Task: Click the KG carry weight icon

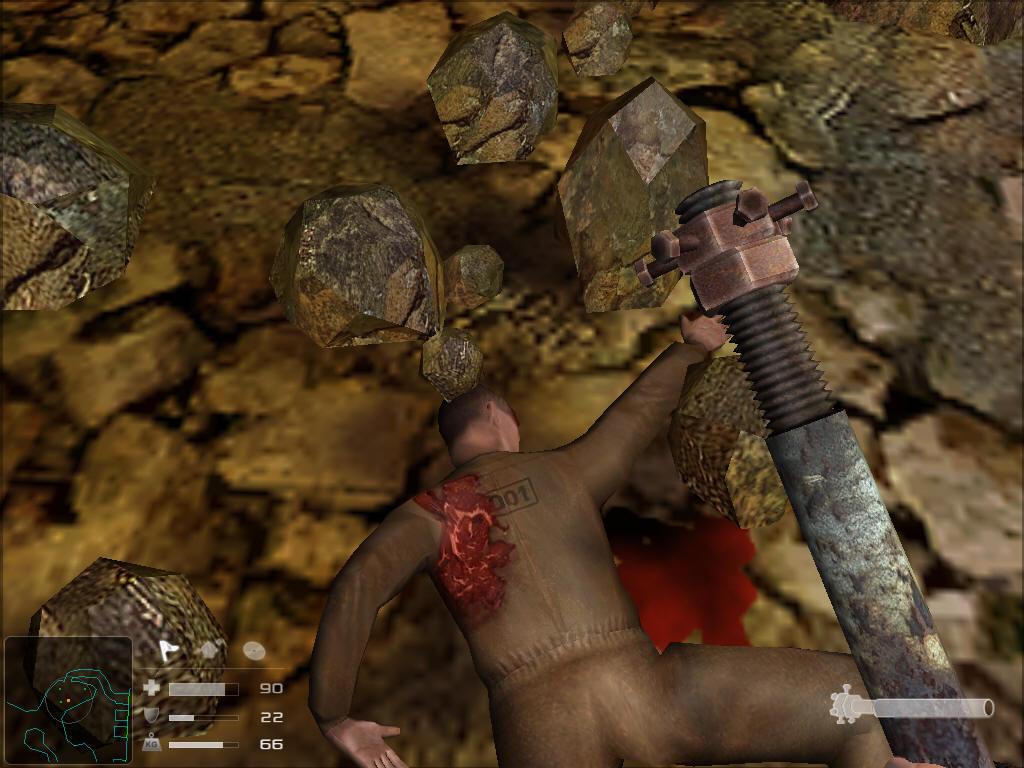Action: (152, 744)
